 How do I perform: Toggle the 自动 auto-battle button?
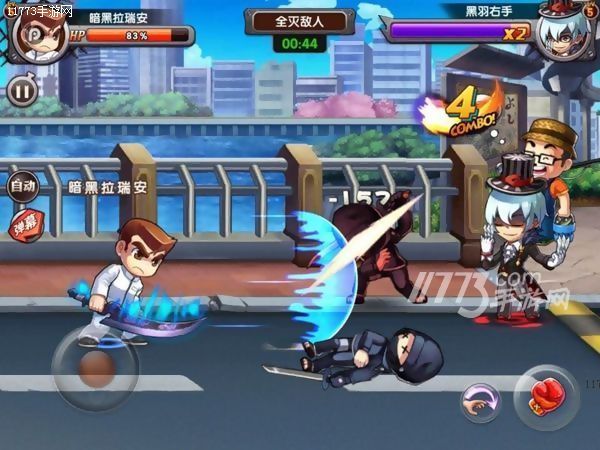click(x=23, y=186)
